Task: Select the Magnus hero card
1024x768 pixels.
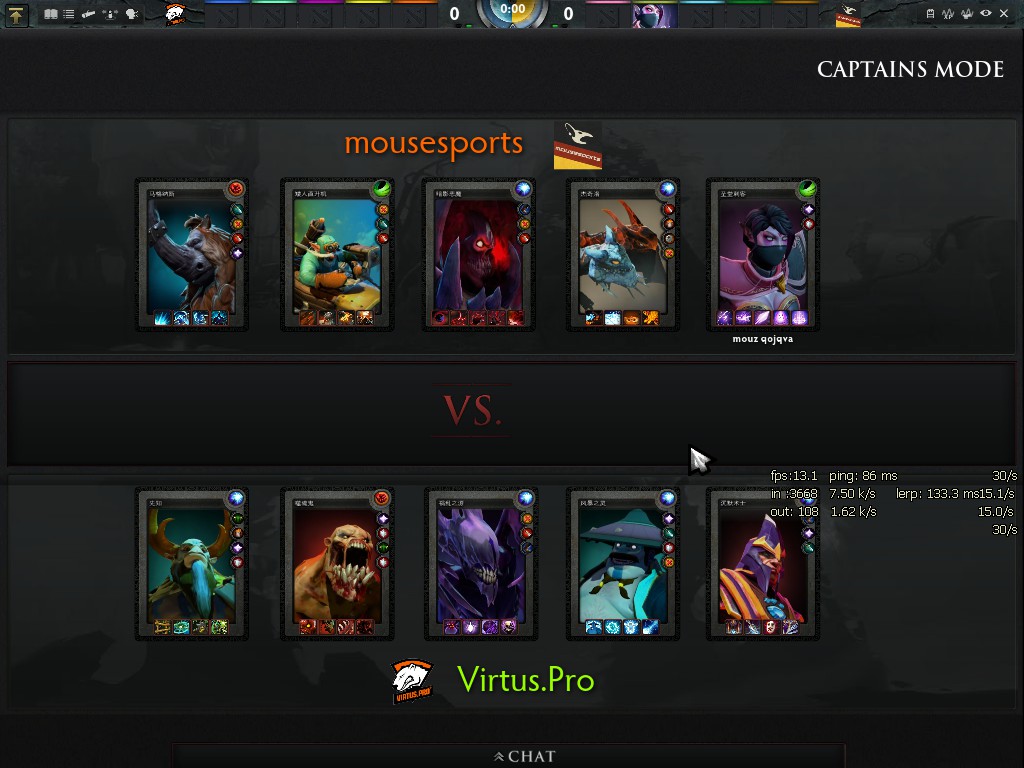Action: (191, 255)
